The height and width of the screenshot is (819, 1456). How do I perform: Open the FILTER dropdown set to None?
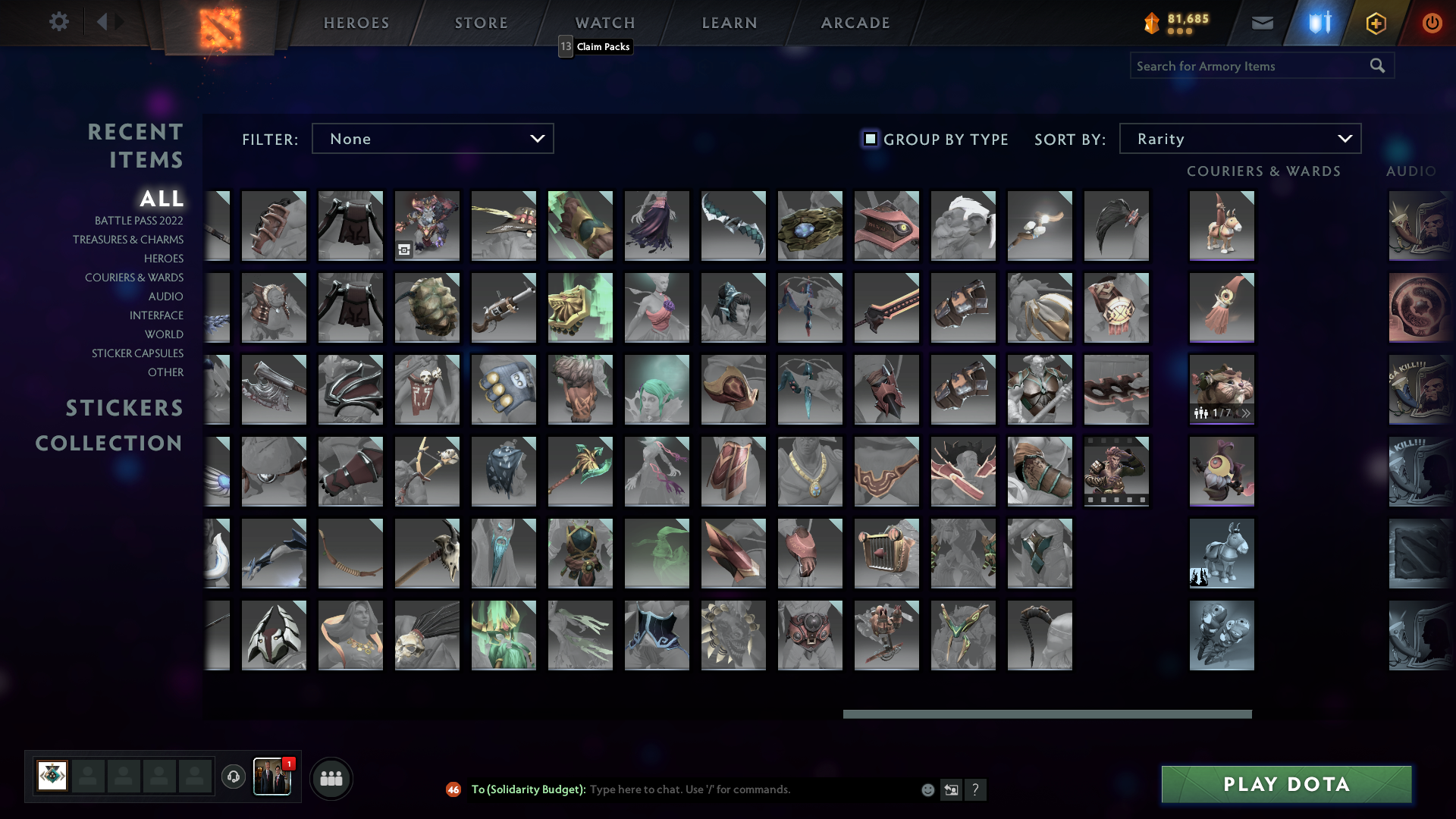pos(432,139)
